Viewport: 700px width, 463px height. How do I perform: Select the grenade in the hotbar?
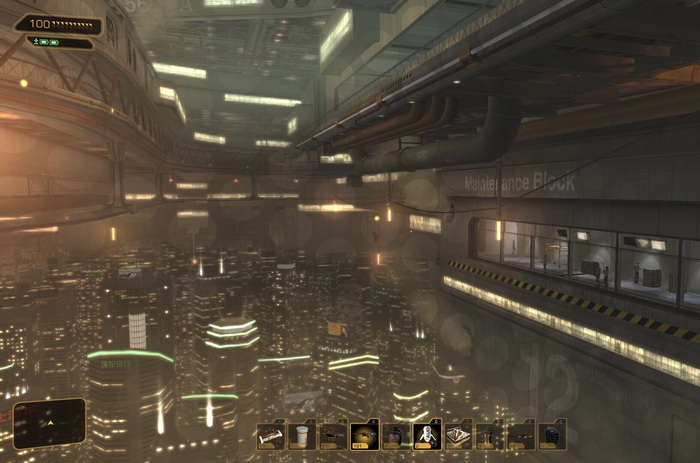click(396, 435)
